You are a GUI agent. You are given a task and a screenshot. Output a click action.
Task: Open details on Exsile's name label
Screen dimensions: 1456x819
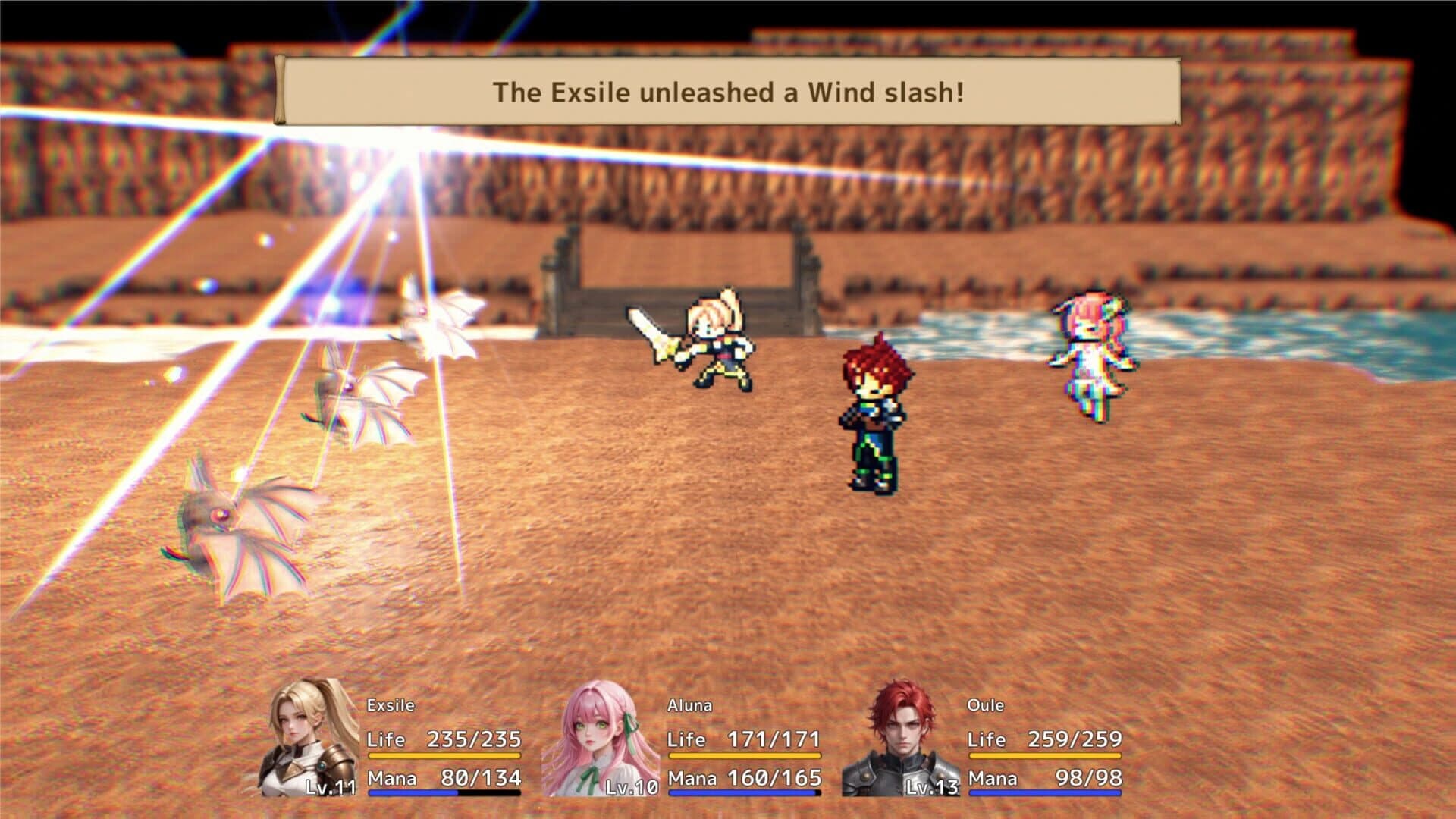point(389,706)
